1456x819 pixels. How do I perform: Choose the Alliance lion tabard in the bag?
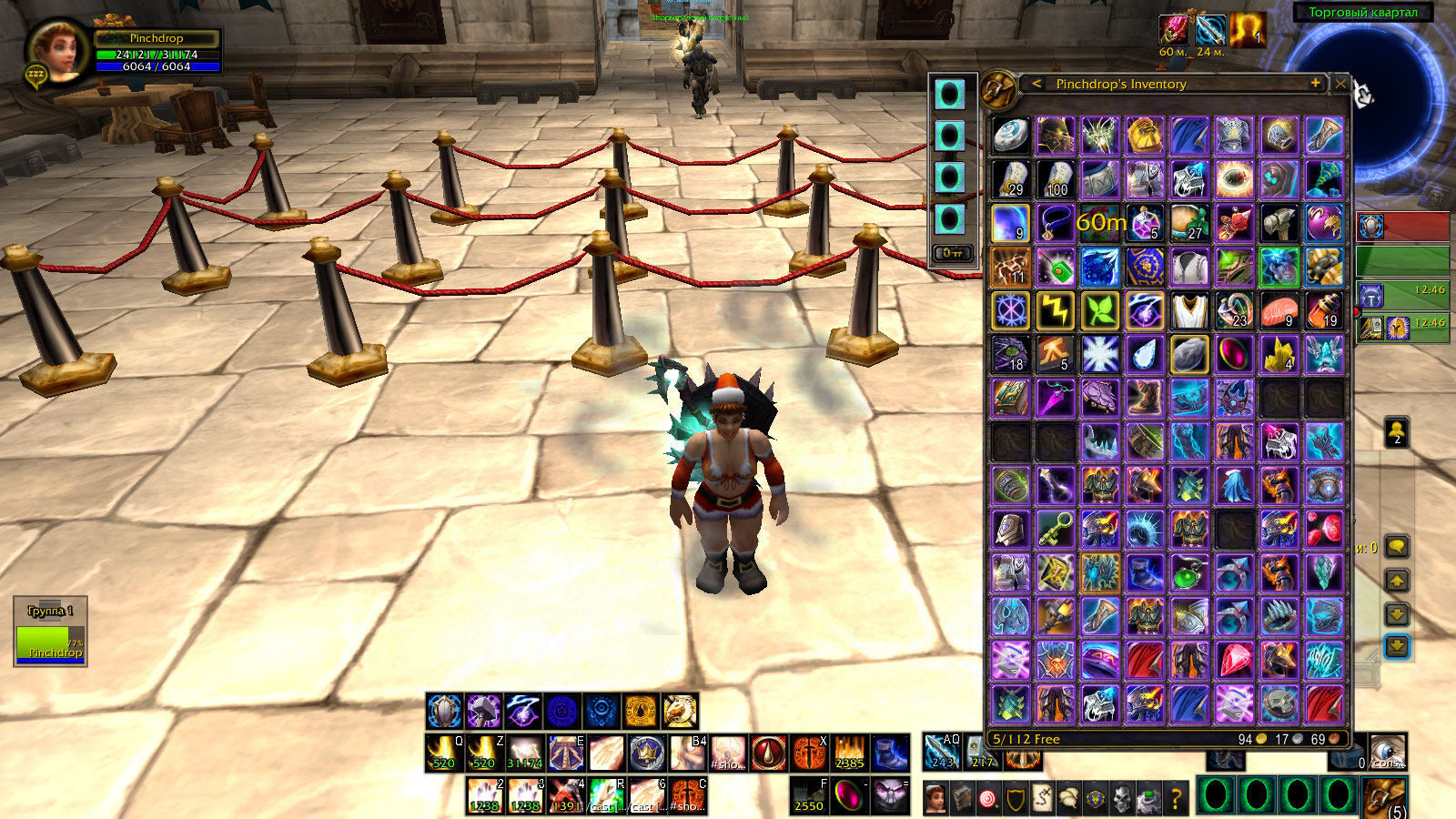[x=1145, y=268]
